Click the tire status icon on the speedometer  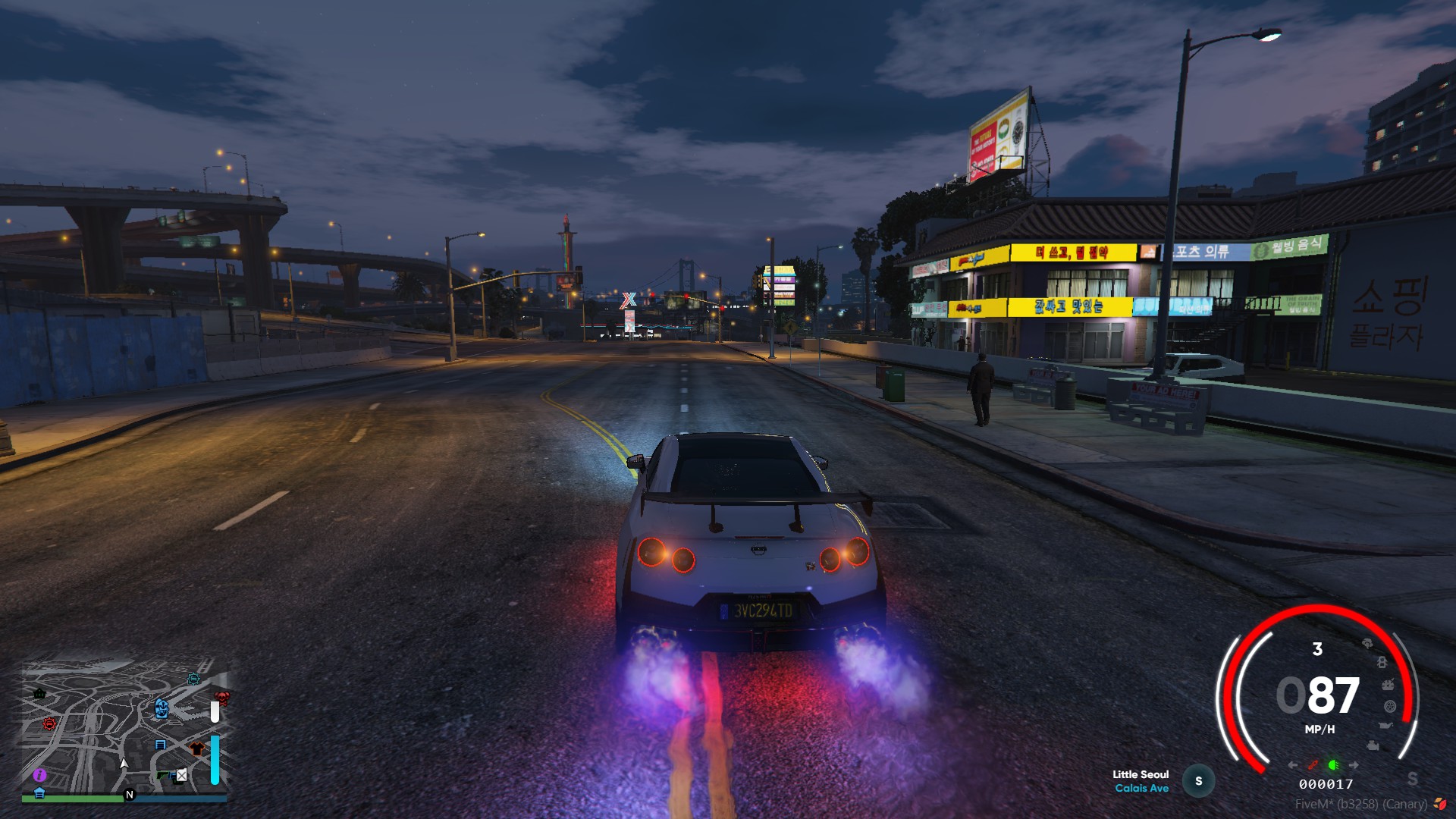[x=1389, y=706]
